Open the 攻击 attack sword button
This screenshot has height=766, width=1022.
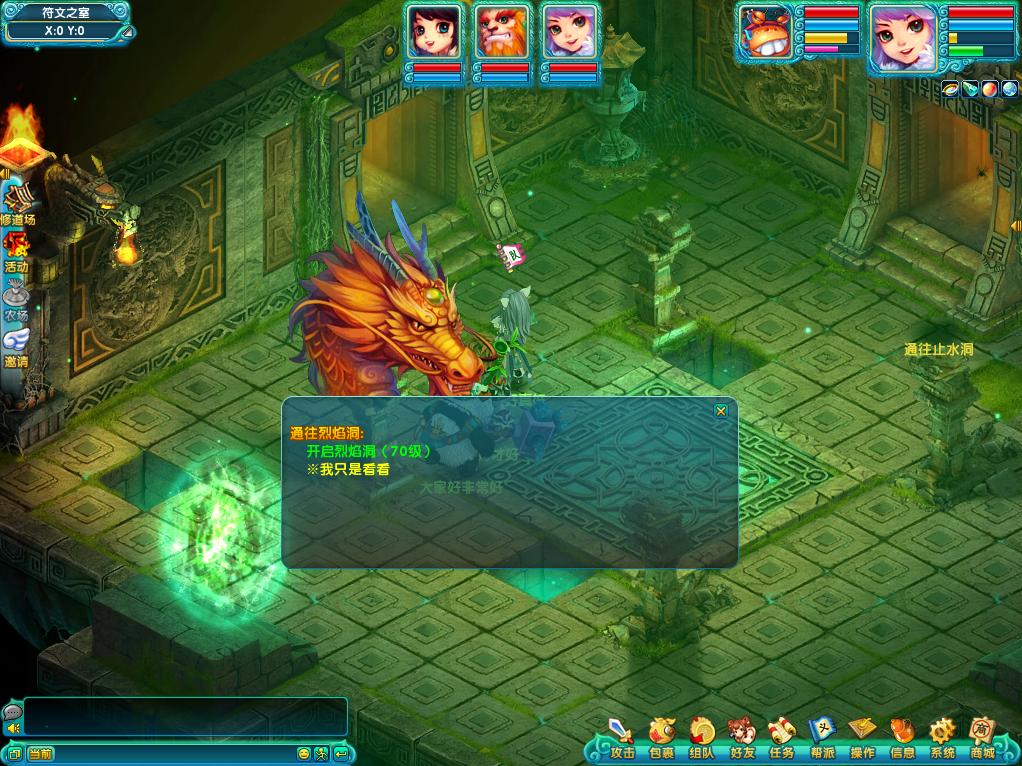coord(622,738)
